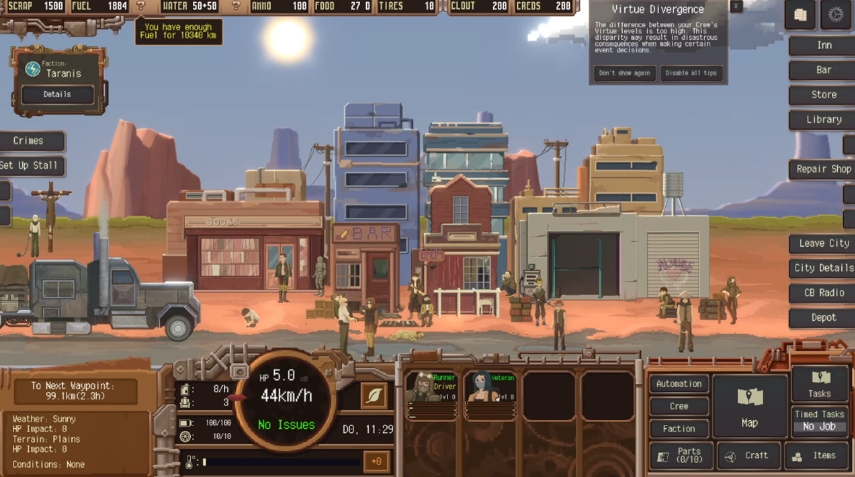Screen dimensions: 855x477
Task: View Taranis faction Details
Action: (57, 95)
